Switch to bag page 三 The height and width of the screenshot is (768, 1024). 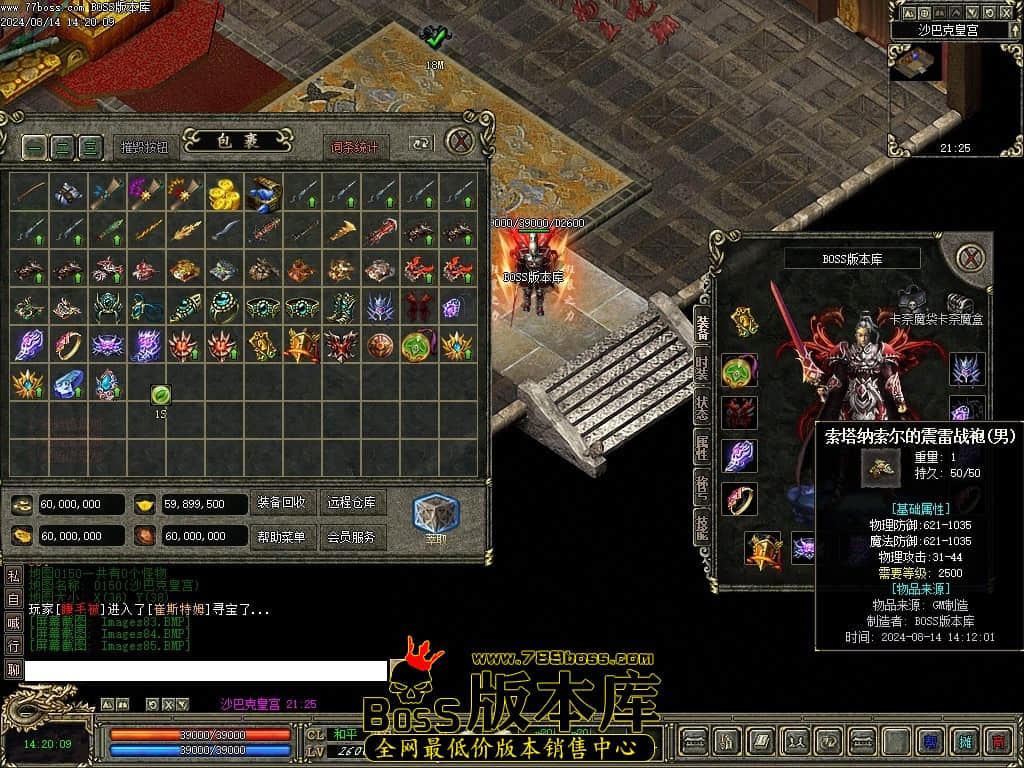[x=91, y=147]
